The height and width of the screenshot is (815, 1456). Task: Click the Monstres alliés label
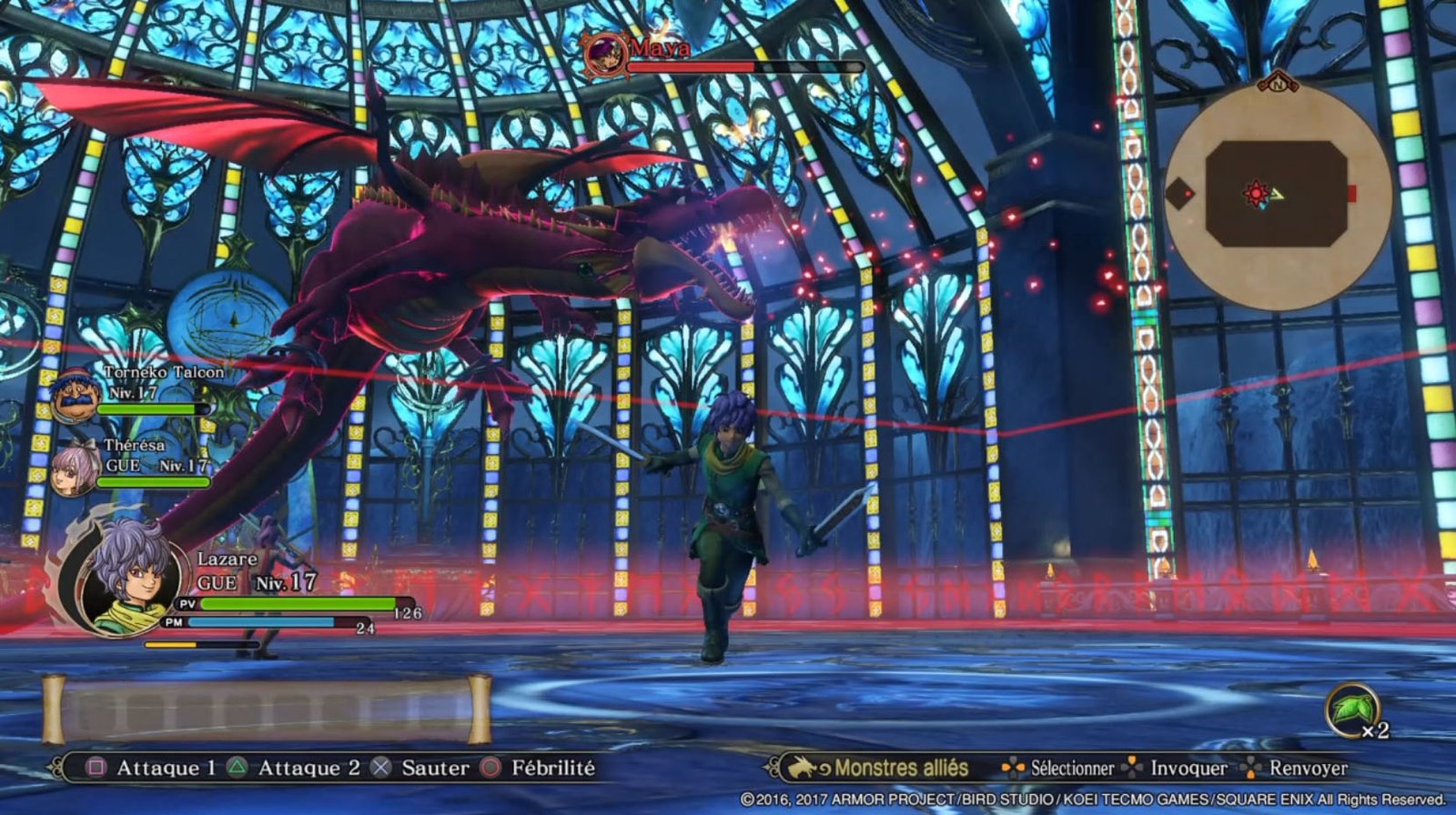coord(901,769)
